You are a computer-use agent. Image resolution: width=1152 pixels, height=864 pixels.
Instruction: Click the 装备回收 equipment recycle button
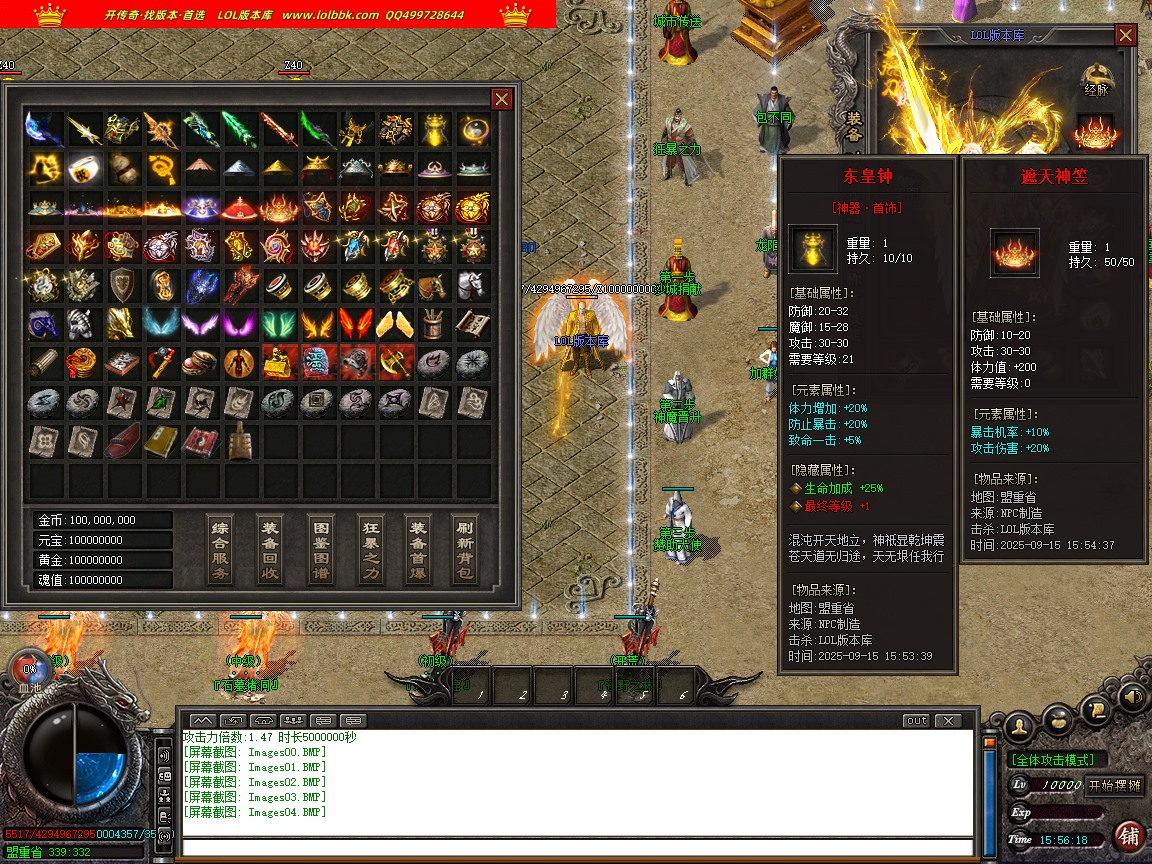[270, 549]
